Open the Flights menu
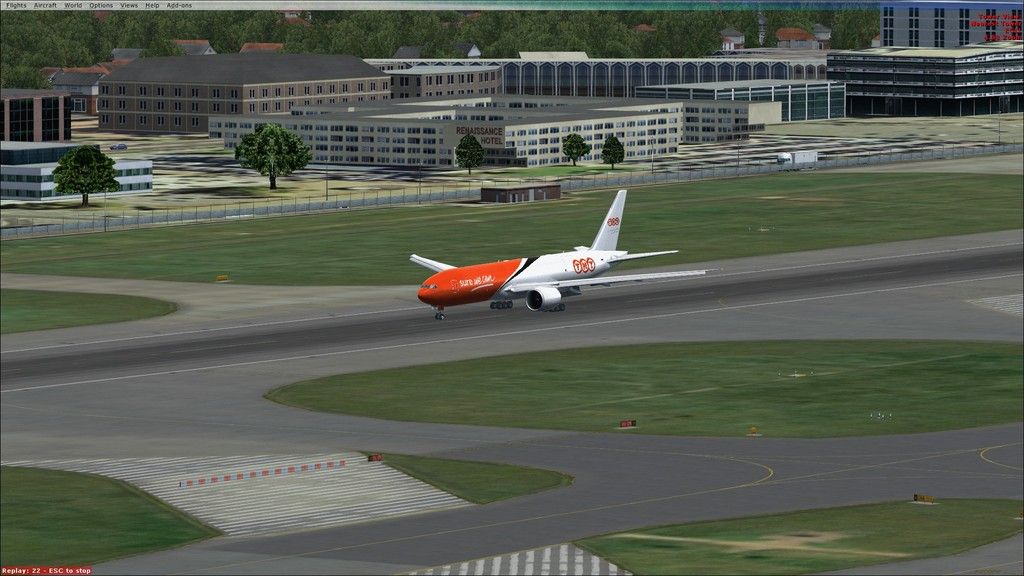The height and width of the screenshot is (576, 1024). [x=15, y=5]
